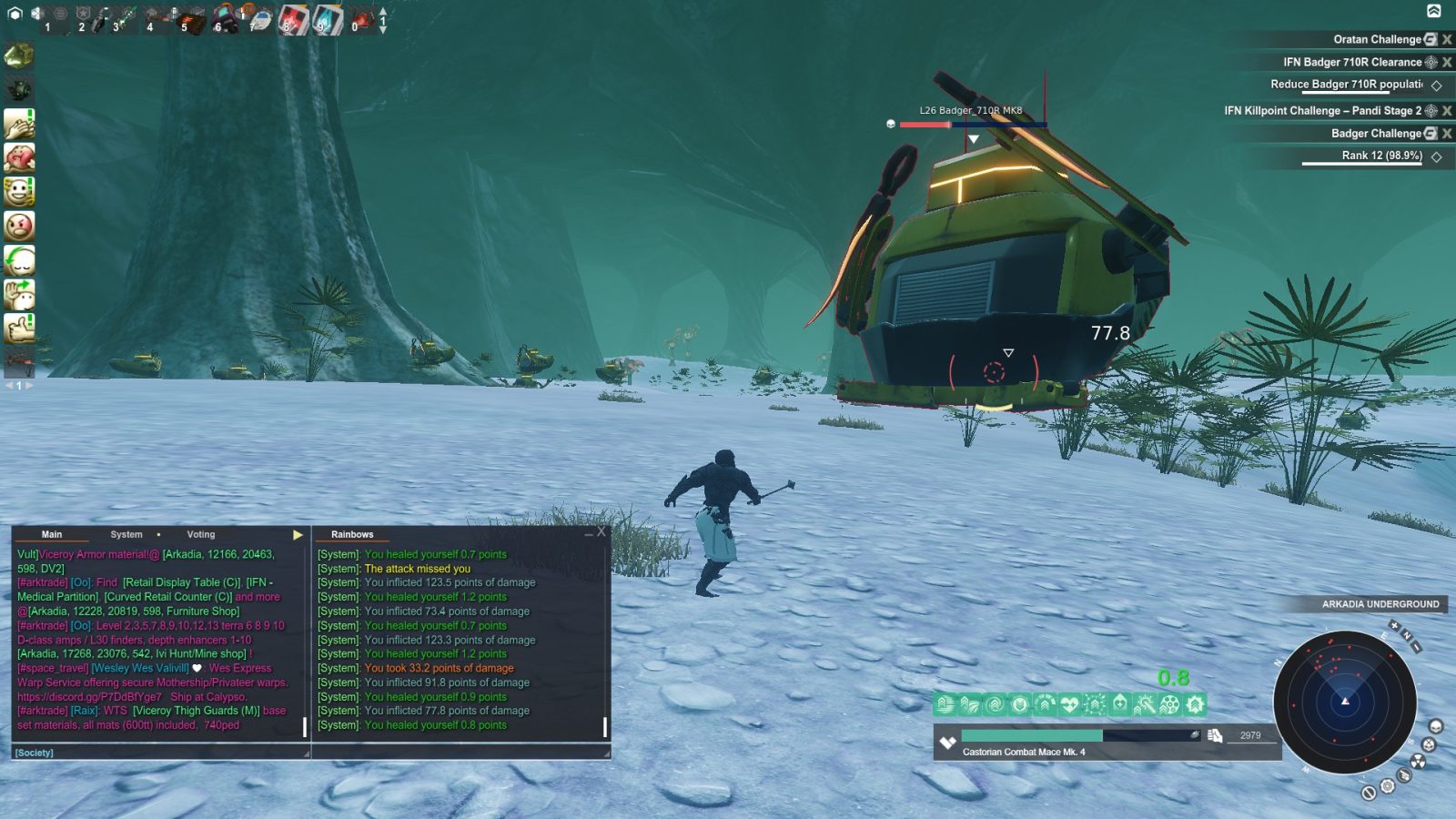Dismiss the Badger Challenge mission entry

[1447, 133]
